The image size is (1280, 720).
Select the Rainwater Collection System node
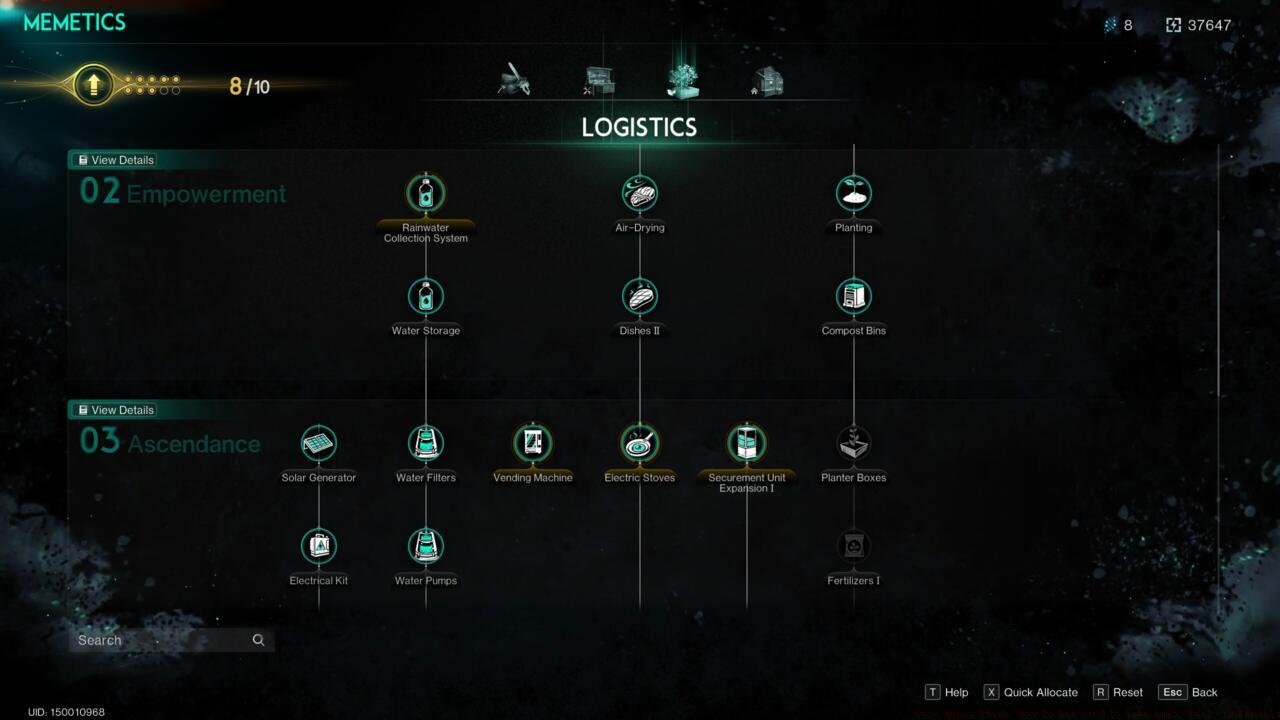[x=425, y=193]
